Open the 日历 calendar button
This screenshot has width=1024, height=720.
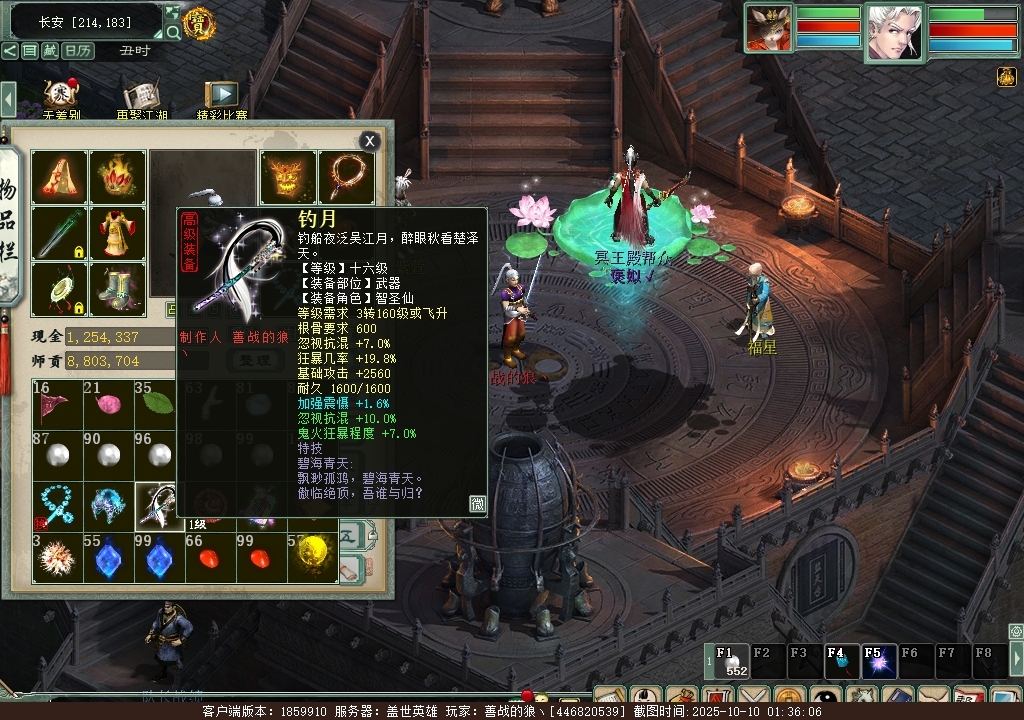coord(78,51)
